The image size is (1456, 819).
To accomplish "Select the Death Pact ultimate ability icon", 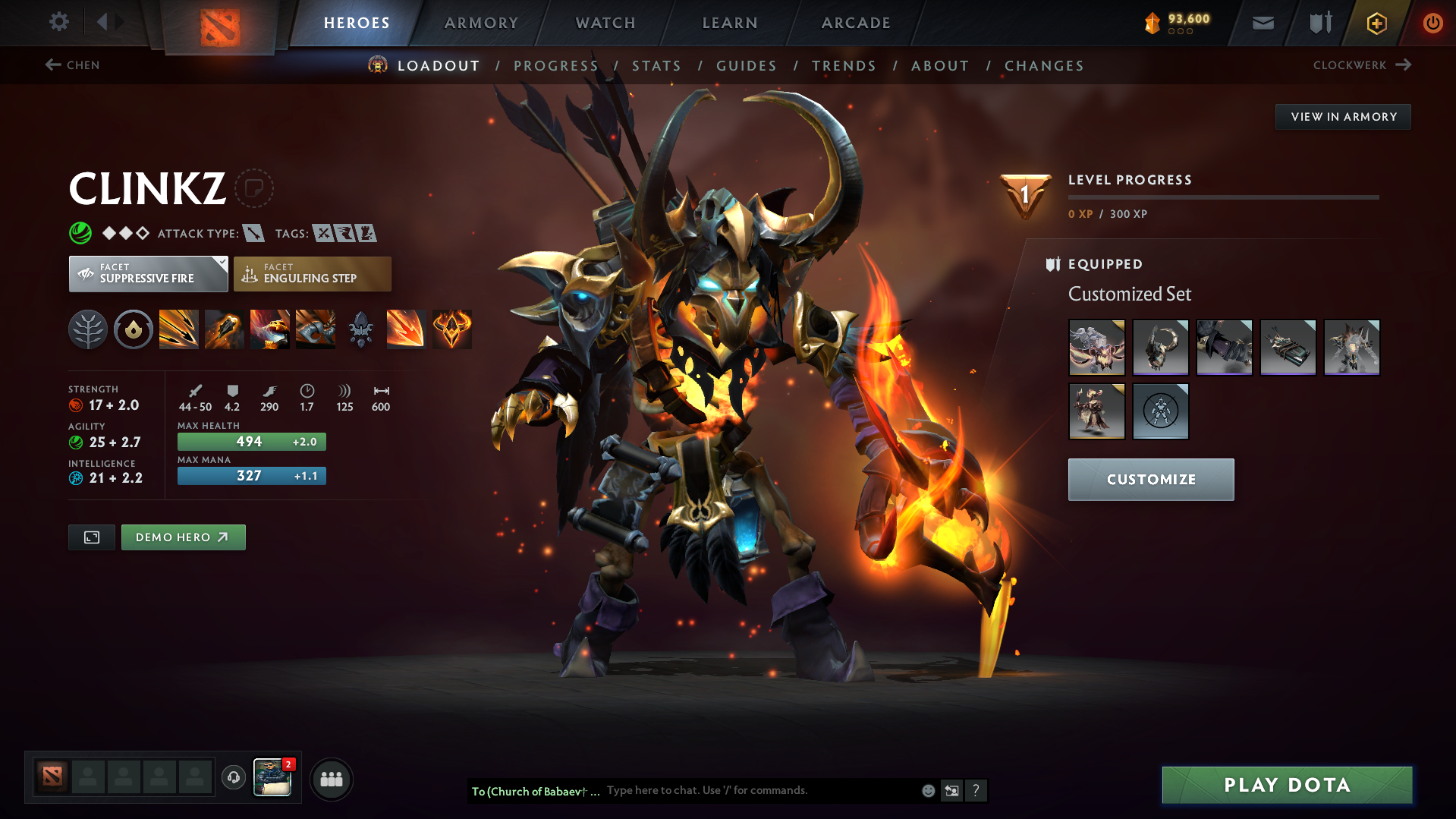I will coord(270,329).
